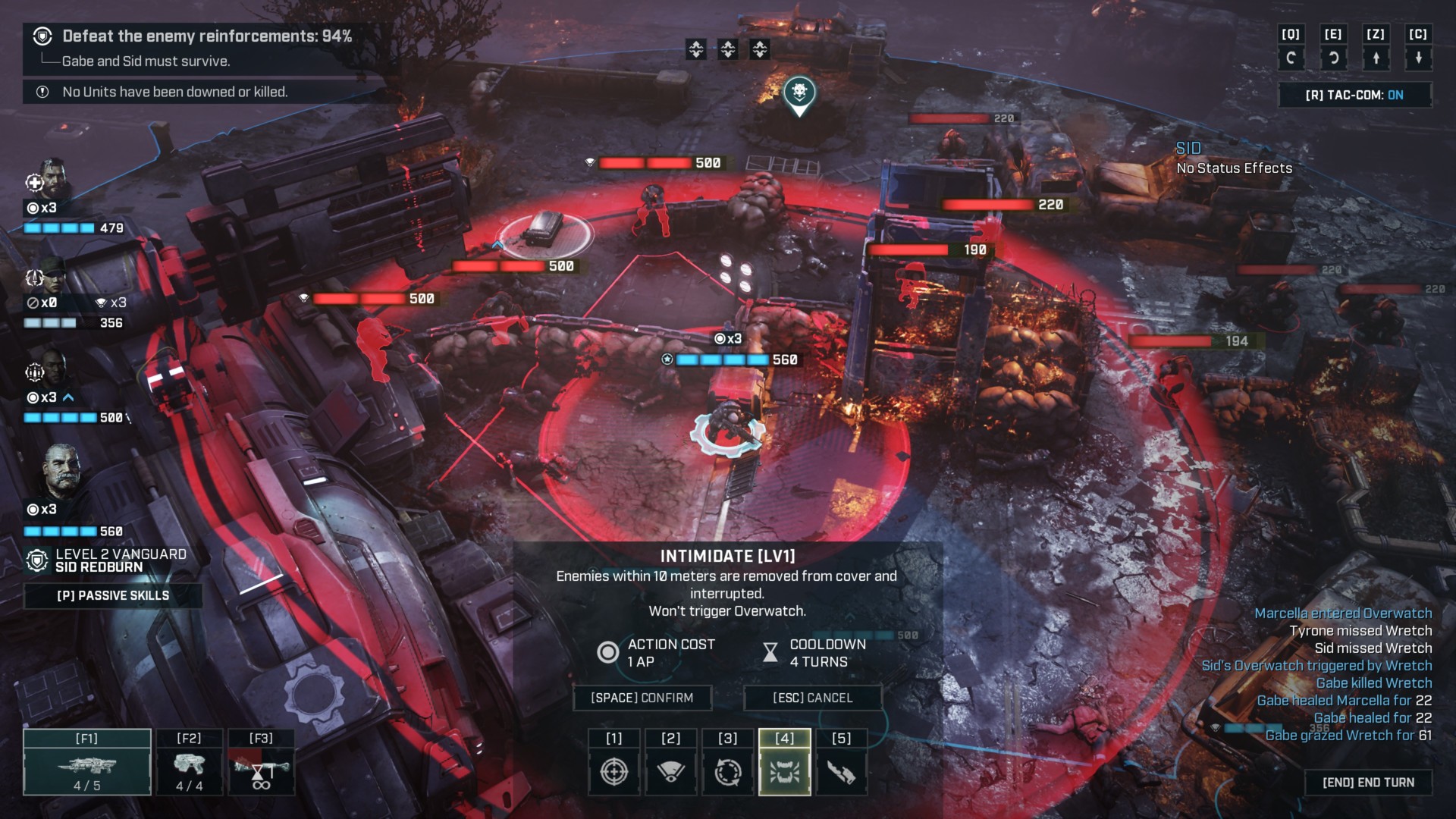Screen dimensions: 1456x819
Task: Rotate camera clockwise button
Action: coord(1333,58)
